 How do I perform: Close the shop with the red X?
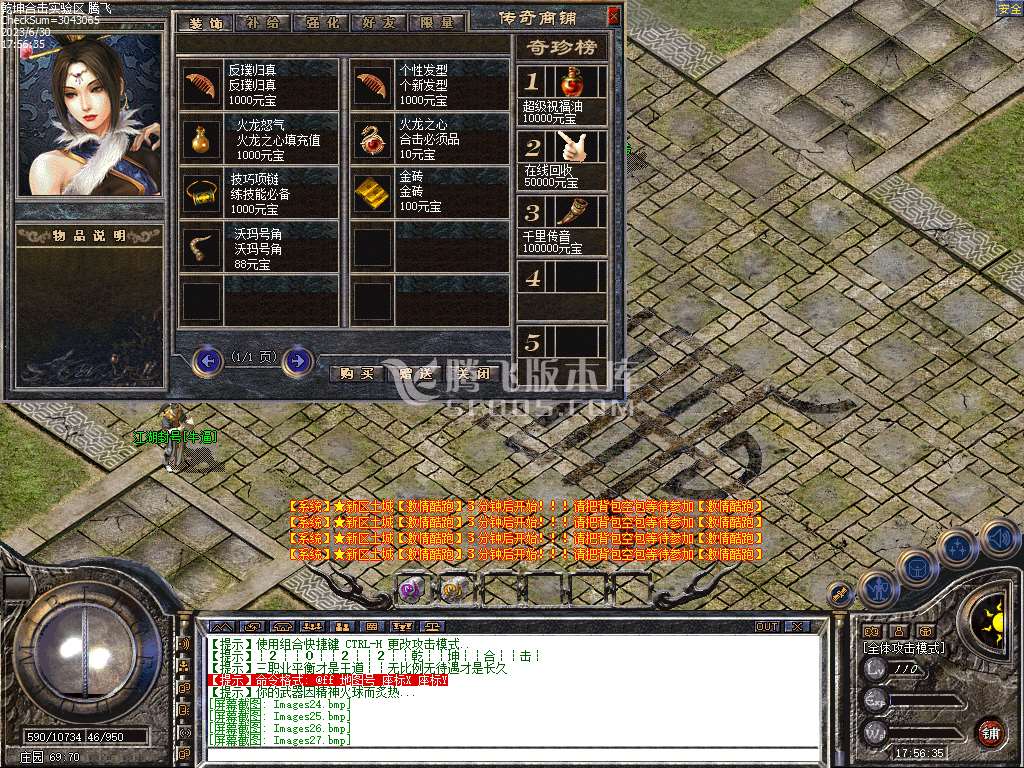[613, 16]
